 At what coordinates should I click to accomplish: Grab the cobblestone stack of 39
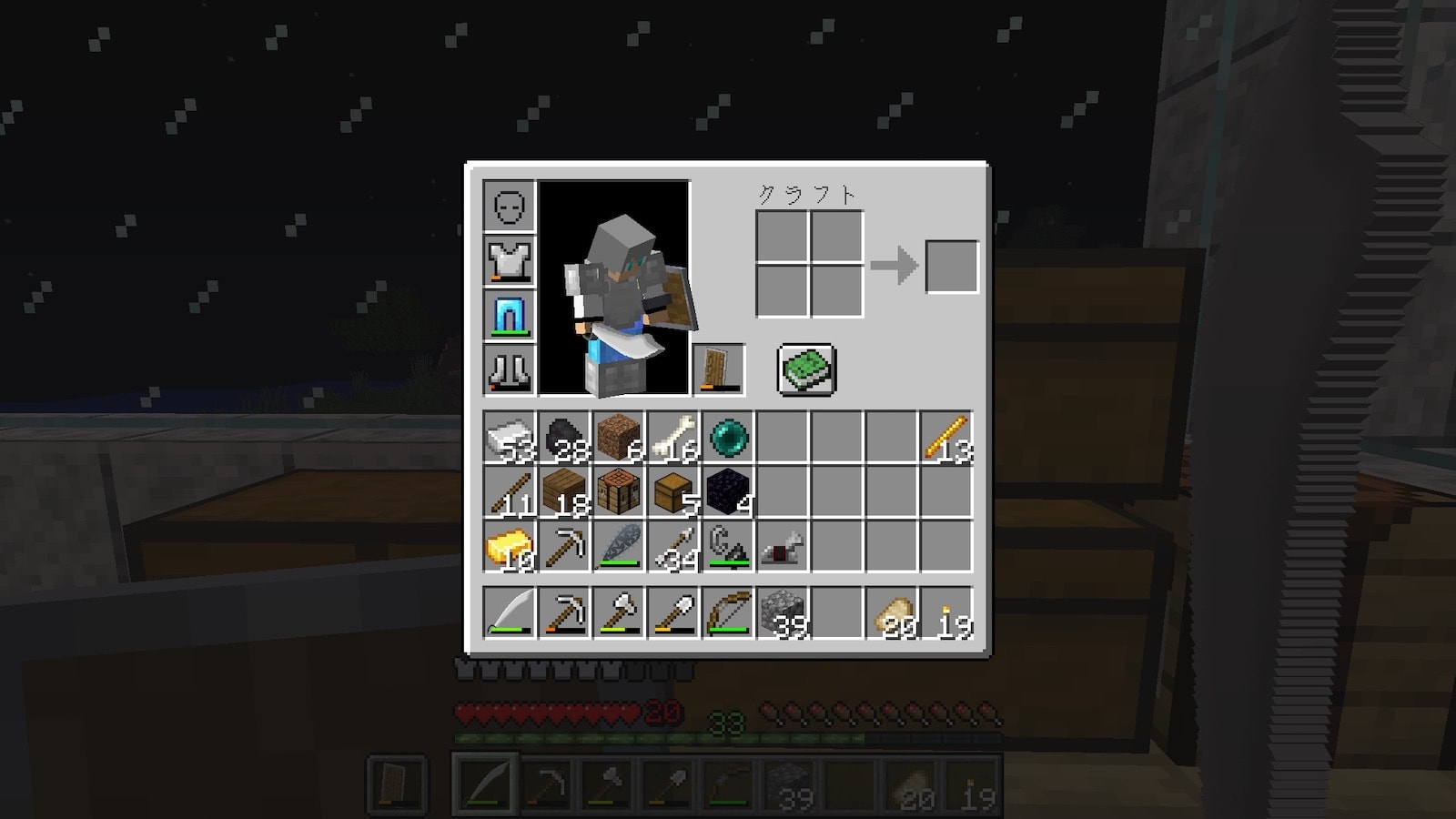(783, 612)
